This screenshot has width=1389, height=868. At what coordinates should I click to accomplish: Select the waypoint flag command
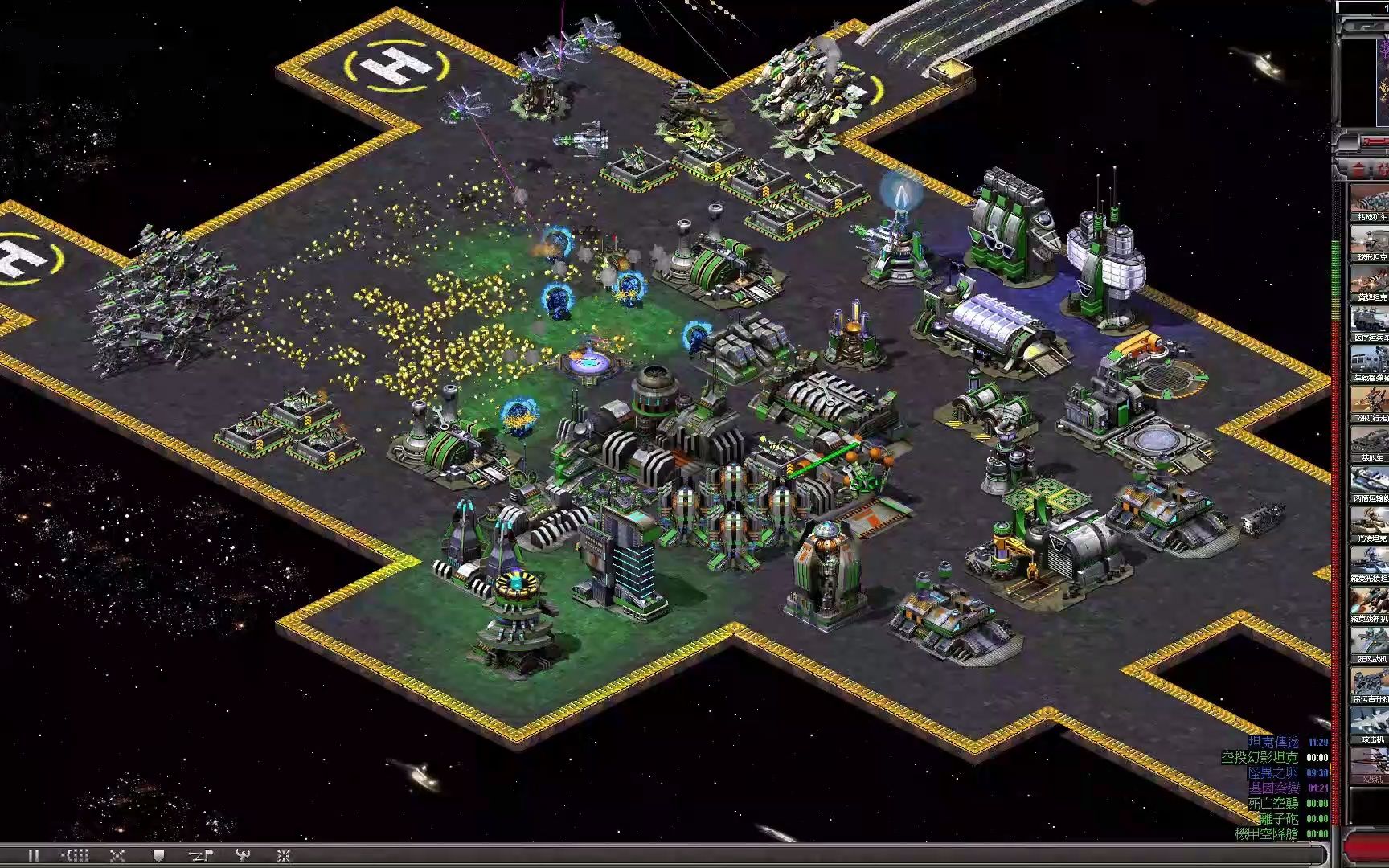[199, 855]
